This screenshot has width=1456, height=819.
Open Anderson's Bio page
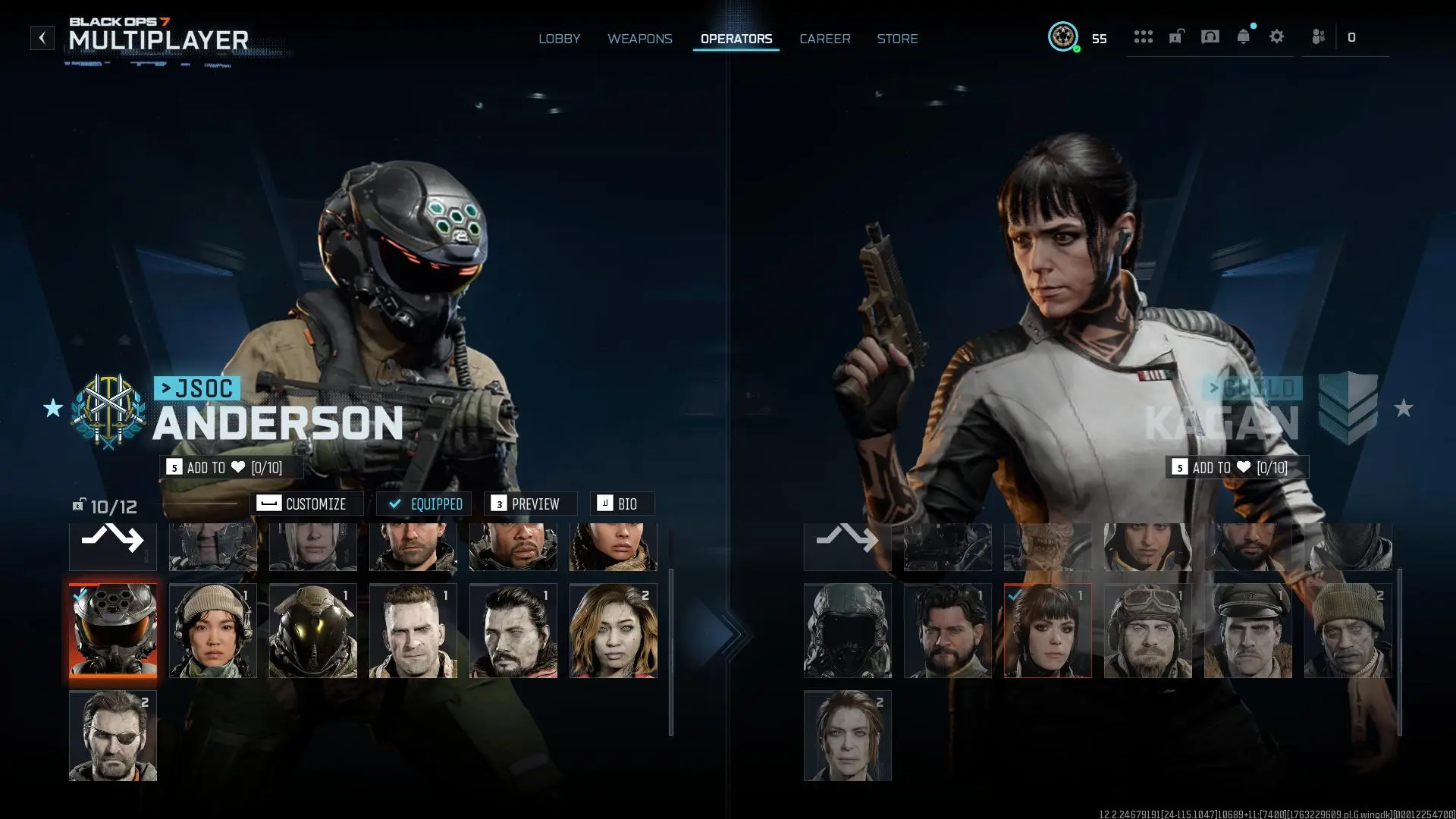pos(622,503)
